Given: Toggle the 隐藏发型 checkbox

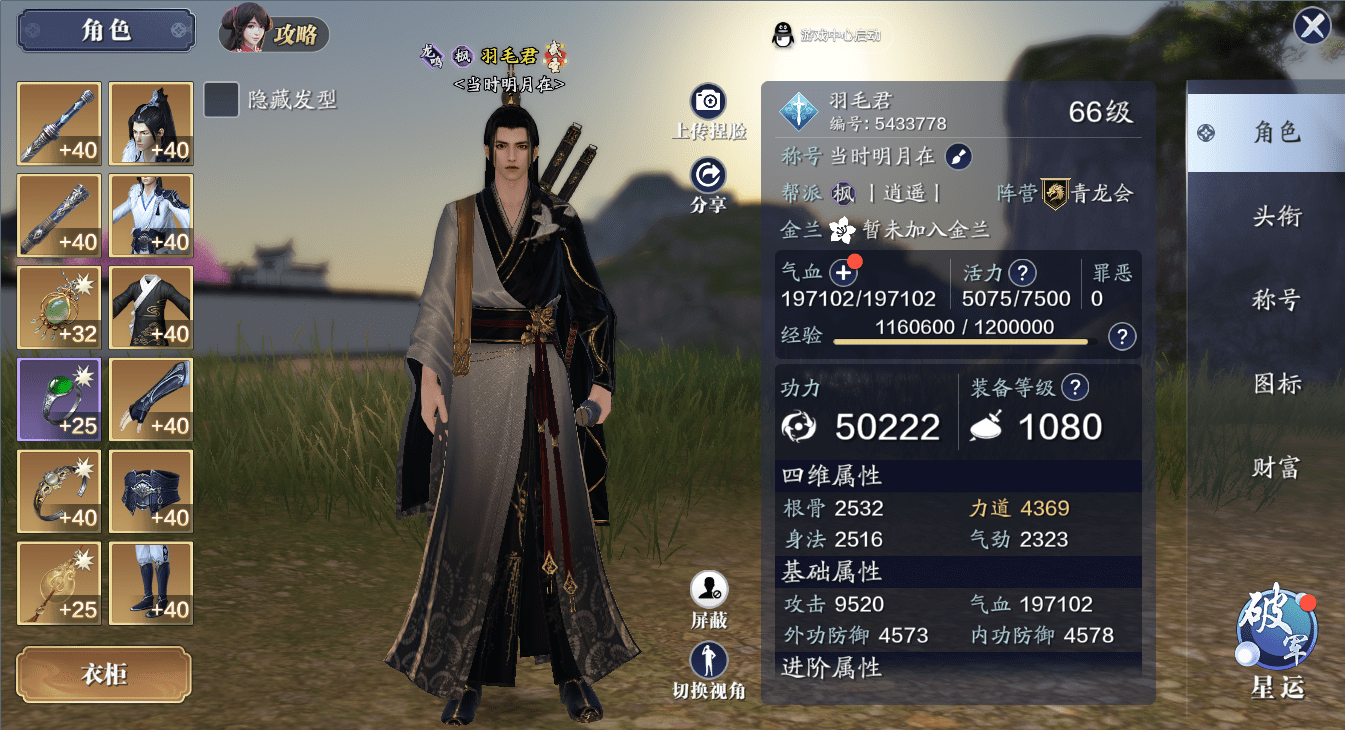Looking at the screenshot, I should (221, 101).
